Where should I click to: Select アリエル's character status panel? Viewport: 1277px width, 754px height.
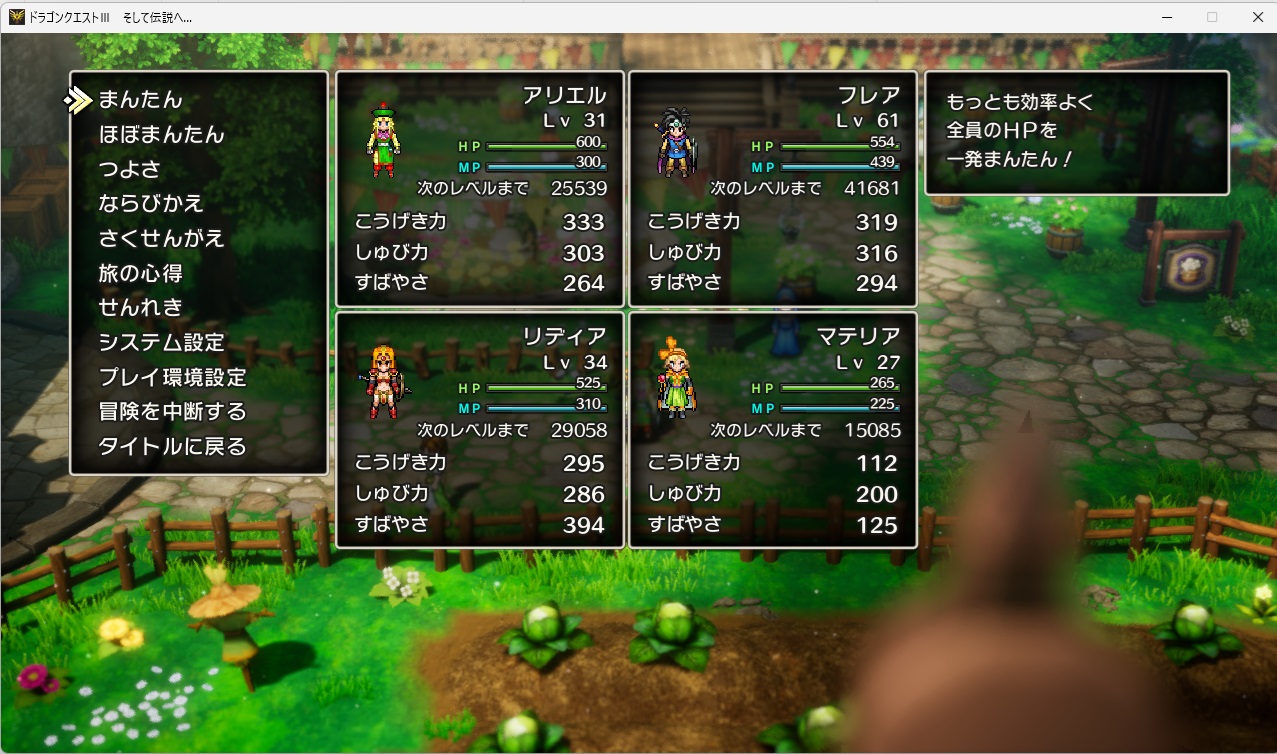coord(480,189)
